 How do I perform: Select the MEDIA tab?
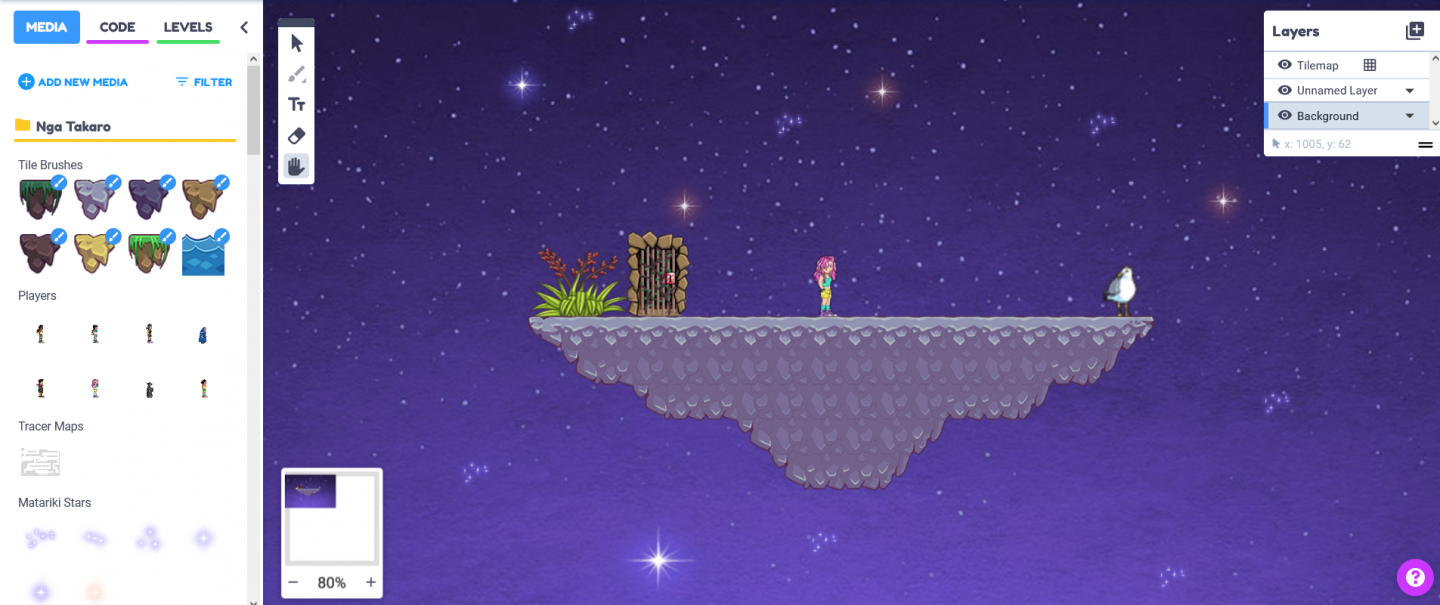46,27
